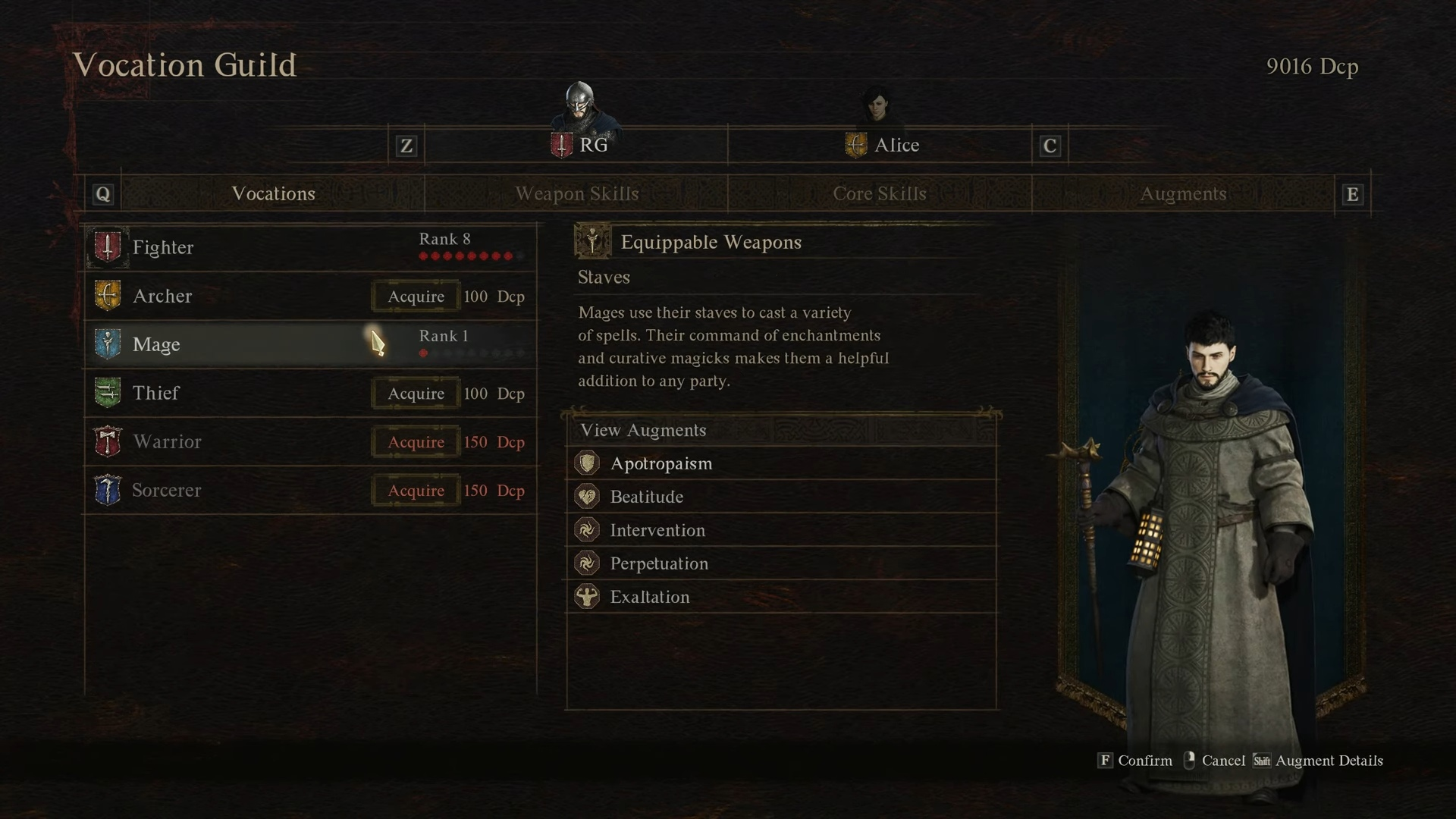Click Acquire beside Warrior
The height and width of the screenshot is (819, 1456).
(416, 442)
